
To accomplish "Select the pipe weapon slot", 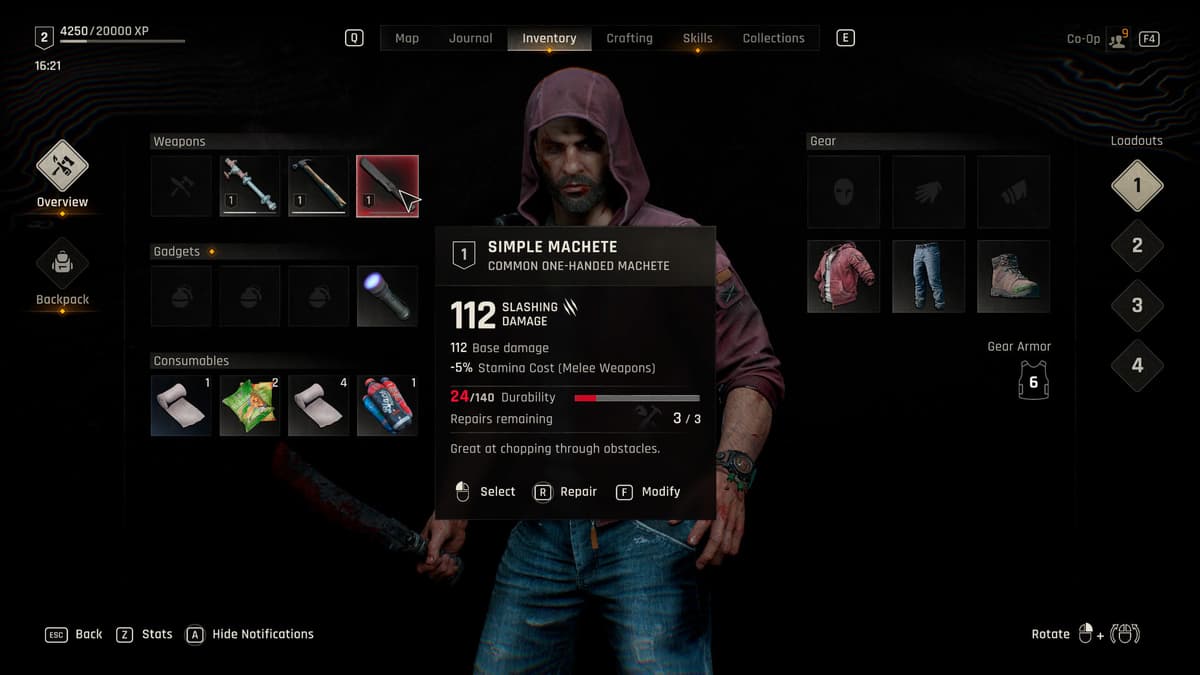I will click(x=249, y=185).
